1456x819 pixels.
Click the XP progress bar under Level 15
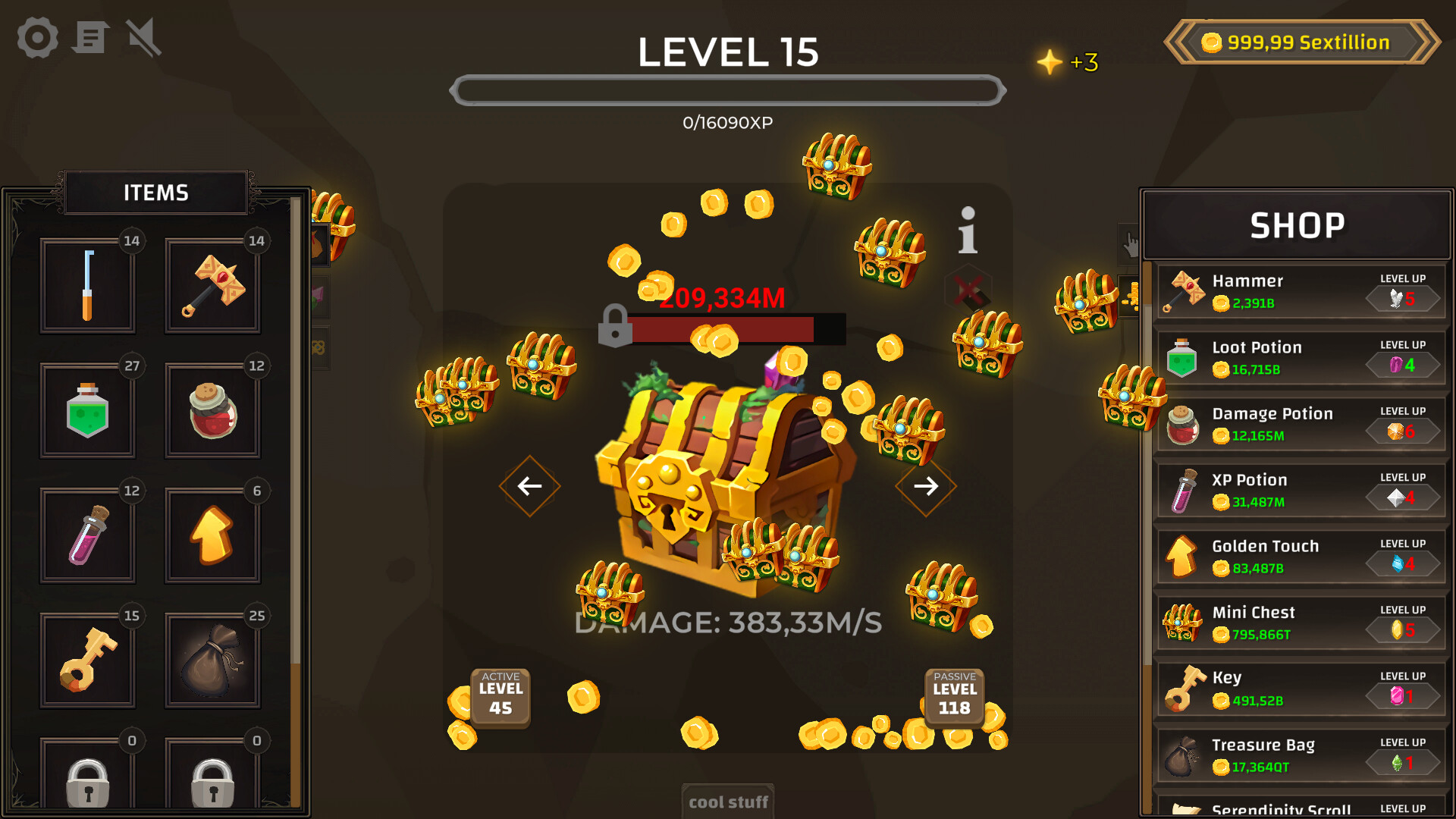pos(728,90)
